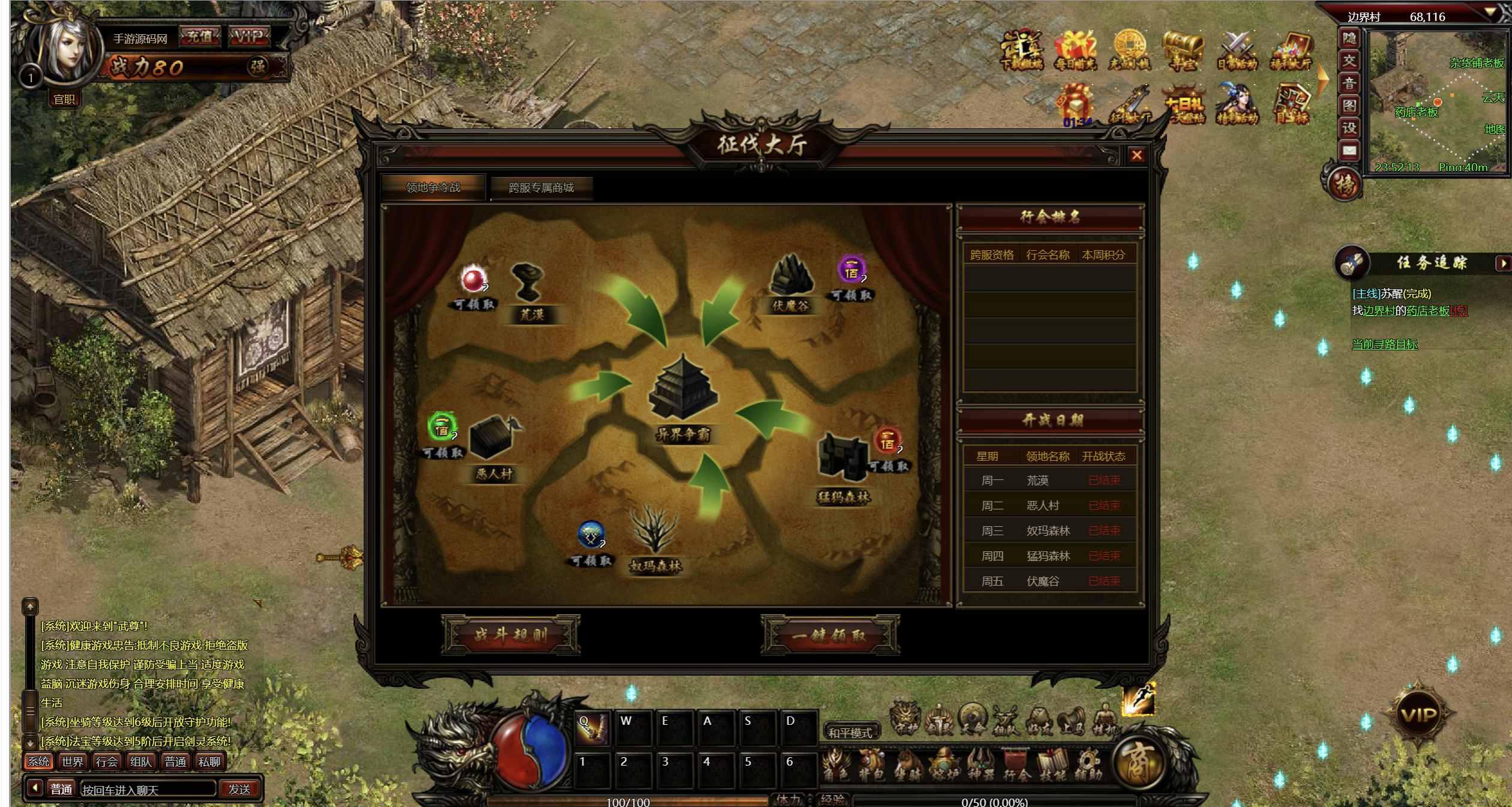Click the chat input field
Viewport: 1512px width, 807px height.
pos(148,790)
